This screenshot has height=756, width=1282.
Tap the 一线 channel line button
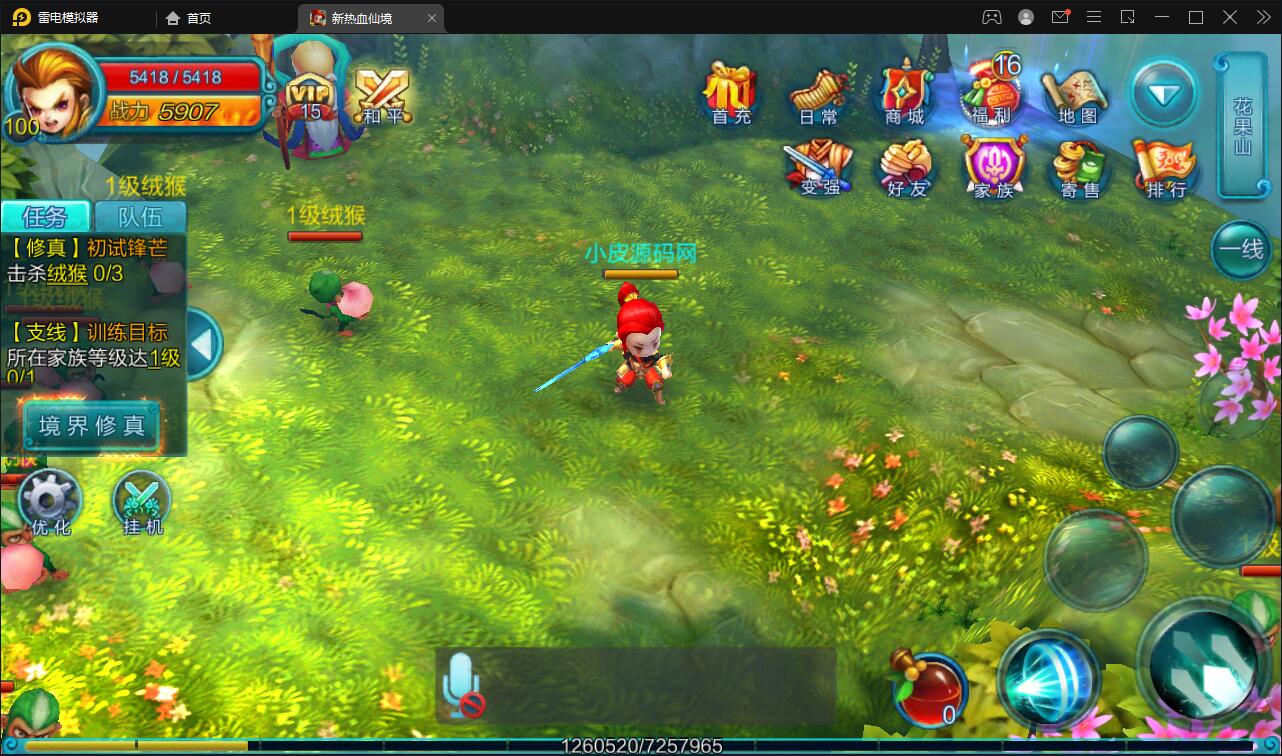coord(1241,249)
